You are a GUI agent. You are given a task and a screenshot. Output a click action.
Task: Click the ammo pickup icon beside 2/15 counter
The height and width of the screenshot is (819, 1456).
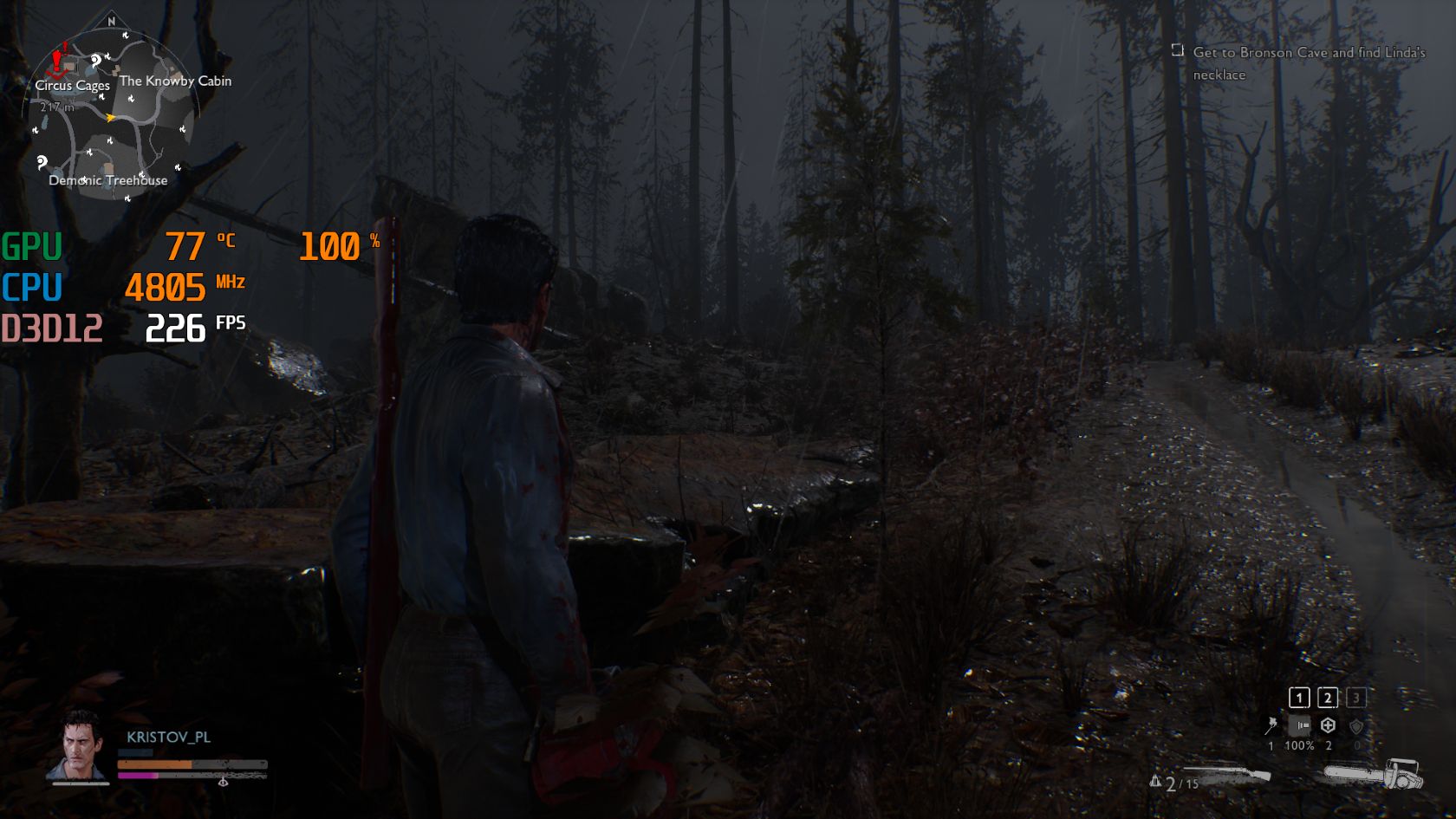[x=1155, y=783]
